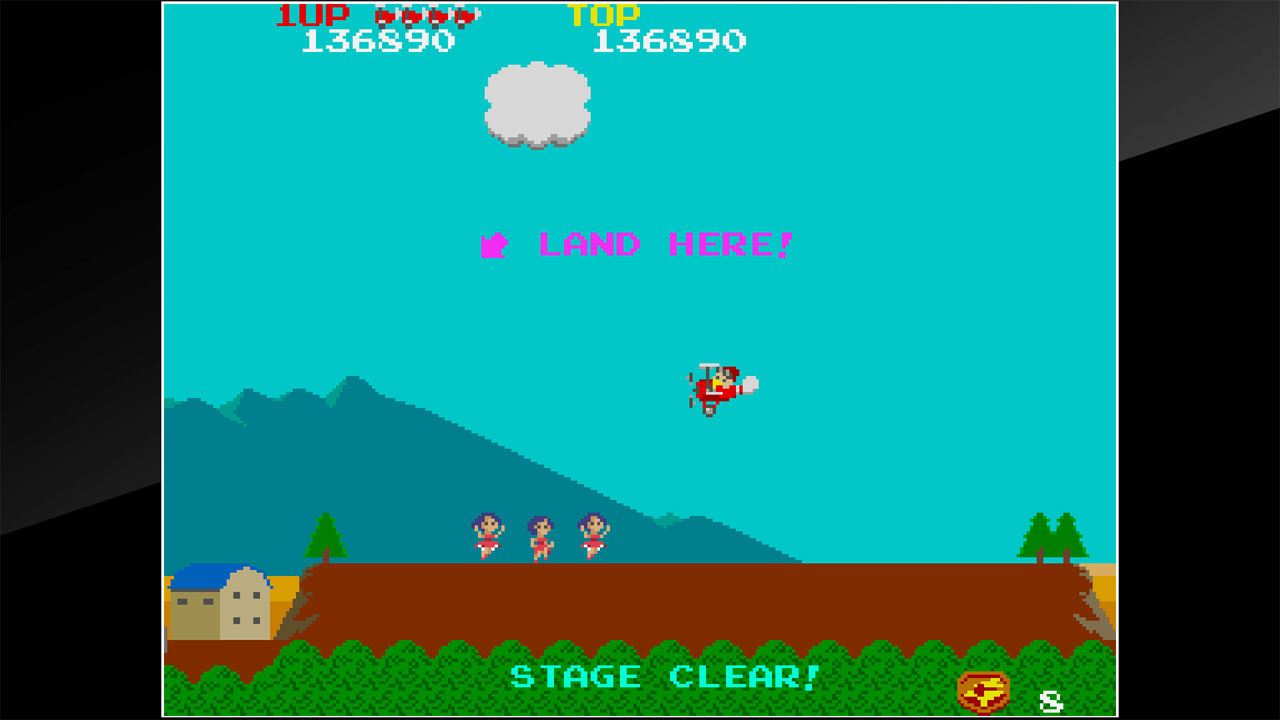The width and height of the screenshot is (1280, 720).
Task: Click the fluffy cloud at top of sky
Action: pyautogui.click(x=537, y=103)
